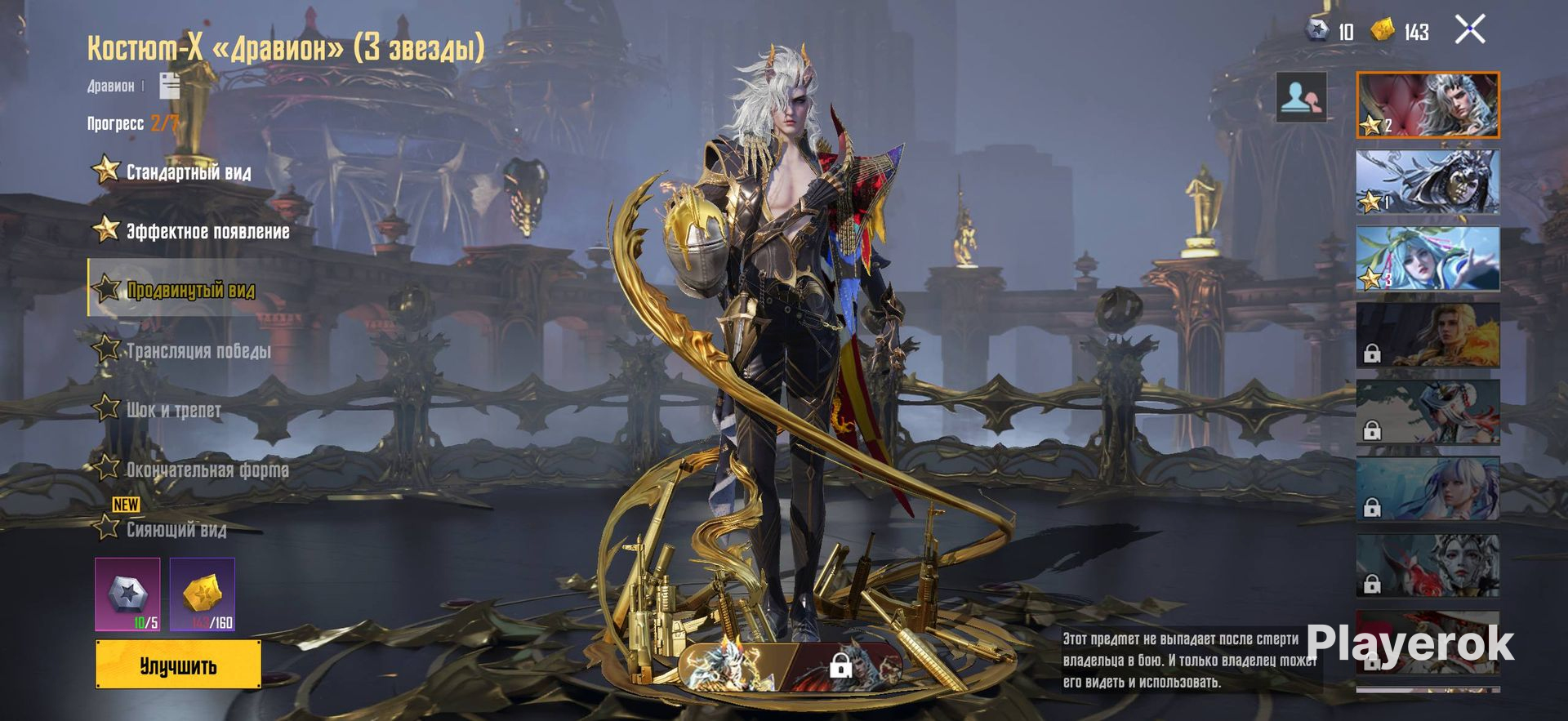
Task: Select the locked golden-fire suit thumbnail
Action: click(1428, 335)
